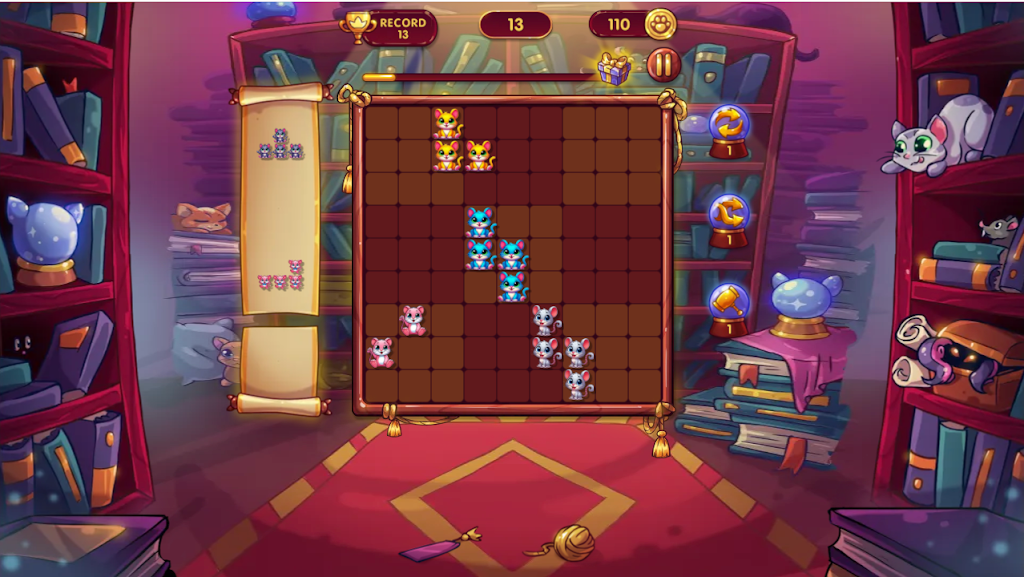Open the golden gift box reward
1024x577 pixels.
614,68
